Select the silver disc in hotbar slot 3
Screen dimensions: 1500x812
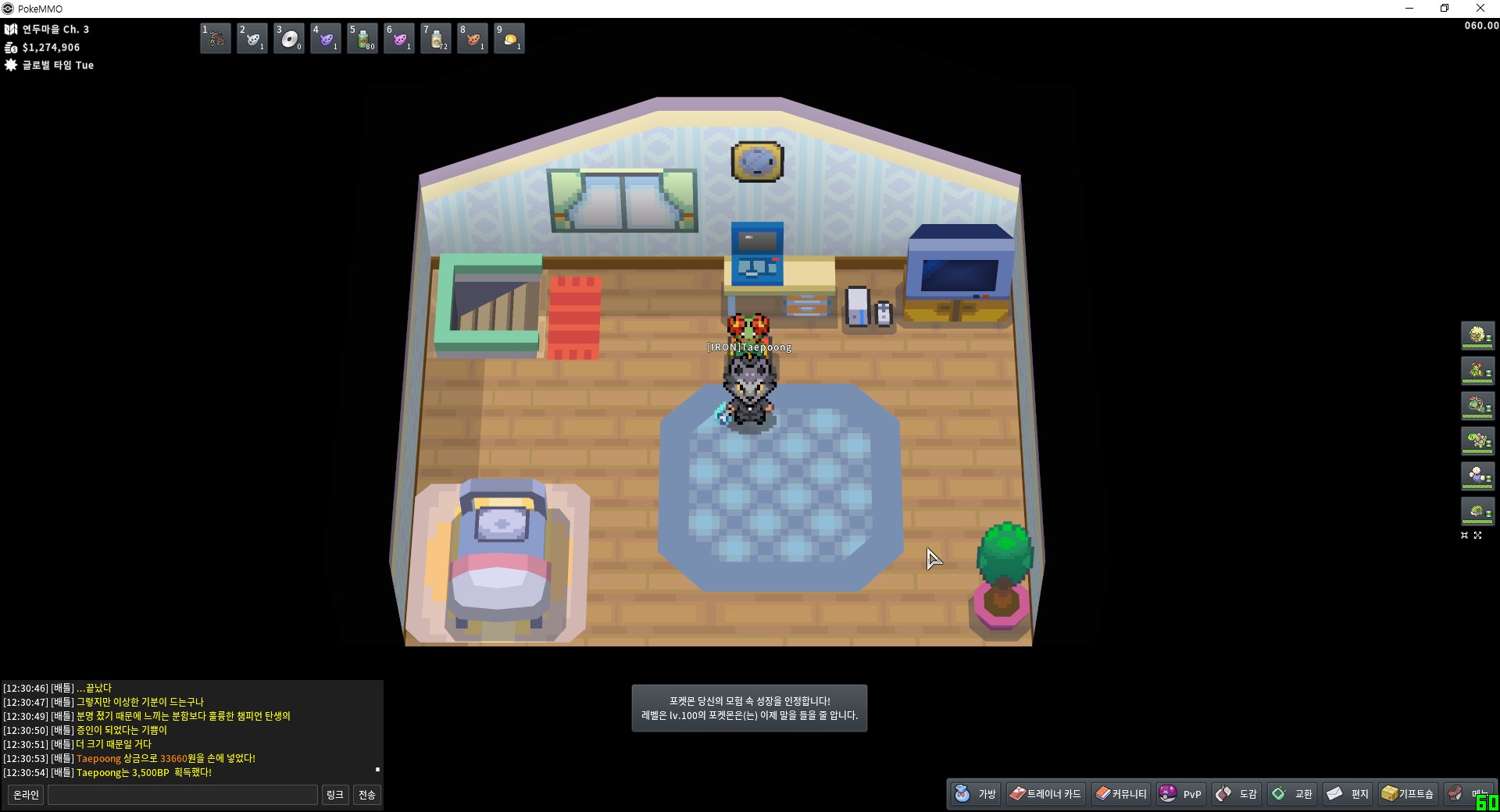coord(289,38)
